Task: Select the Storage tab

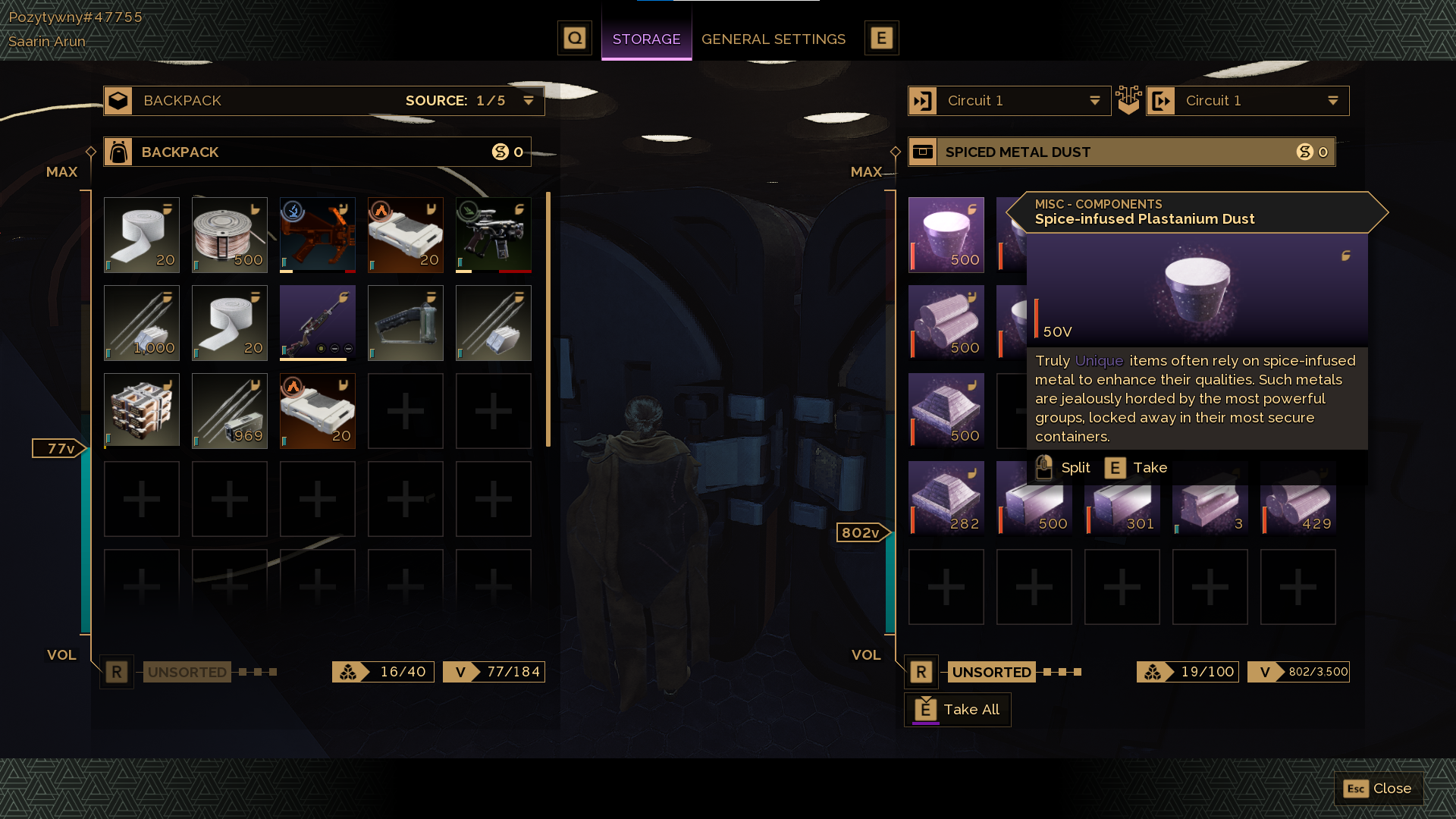Action: [646, 39]
